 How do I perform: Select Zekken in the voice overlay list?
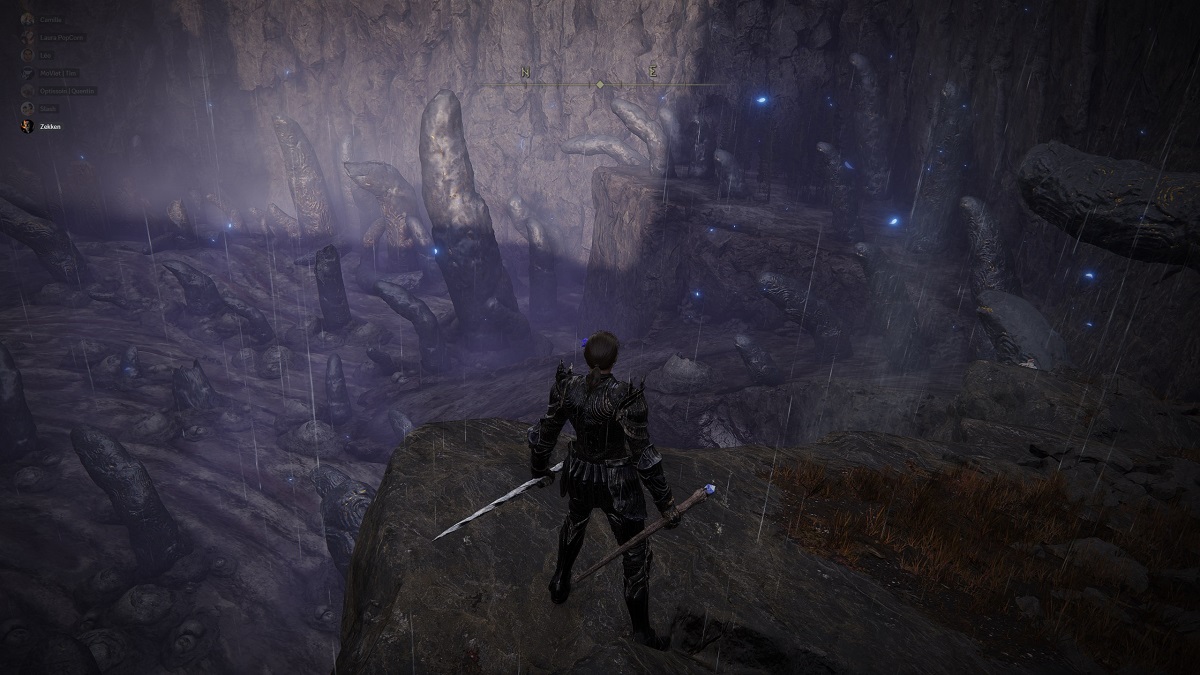coord(48,127)
